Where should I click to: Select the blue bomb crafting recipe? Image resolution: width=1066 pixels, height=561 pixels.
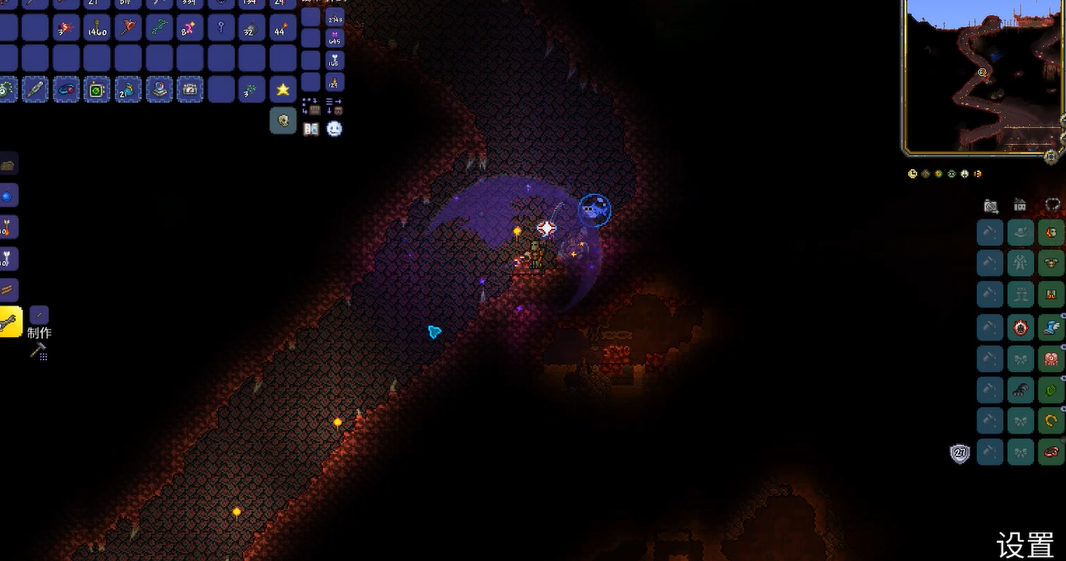pyautogui.click(x=8, y=196)
